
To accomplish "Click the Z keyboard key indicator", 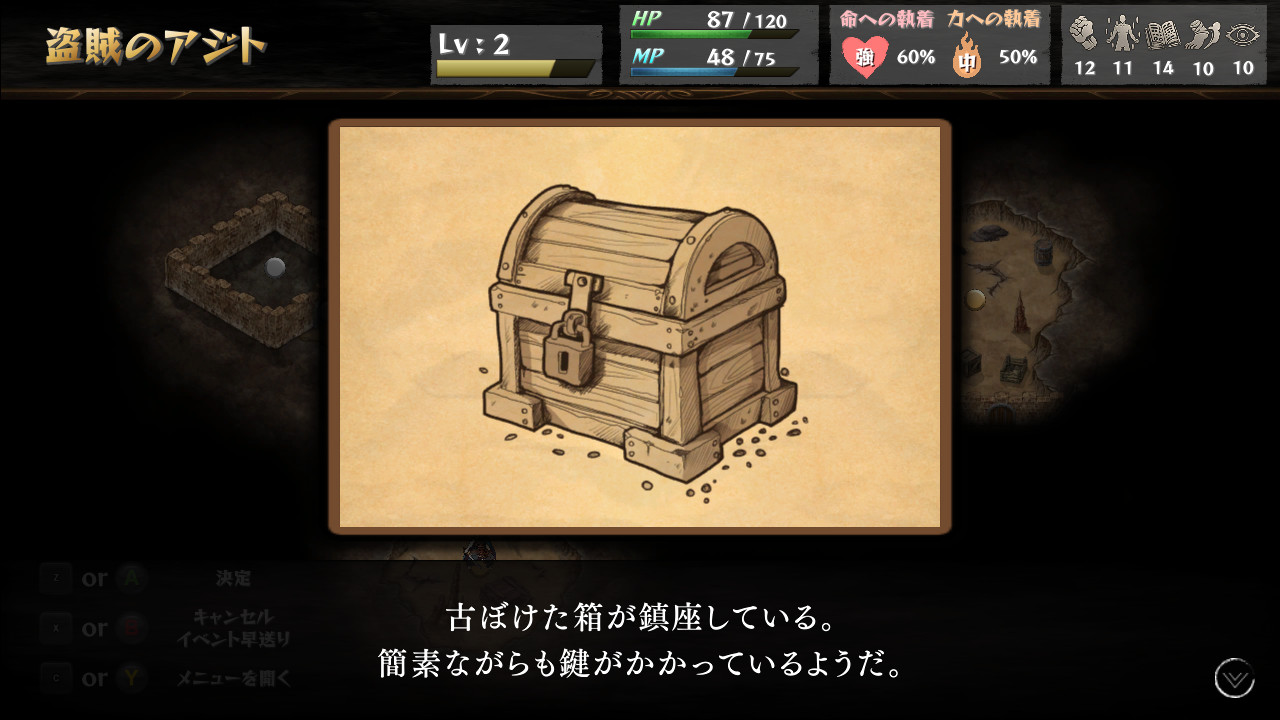I will pos(57,578).
